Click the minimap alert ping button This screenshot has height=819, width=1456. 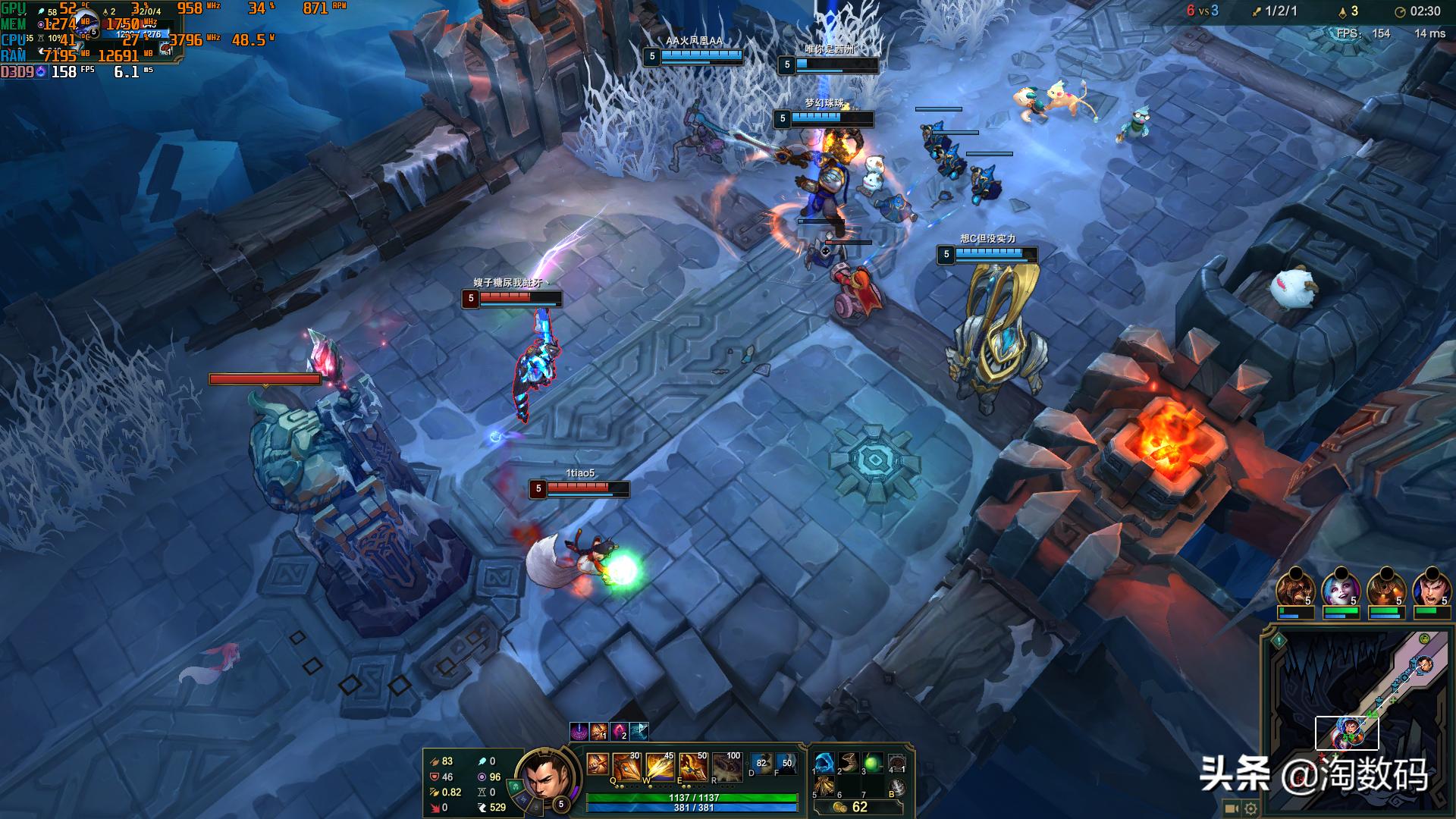click(1279, 641)
